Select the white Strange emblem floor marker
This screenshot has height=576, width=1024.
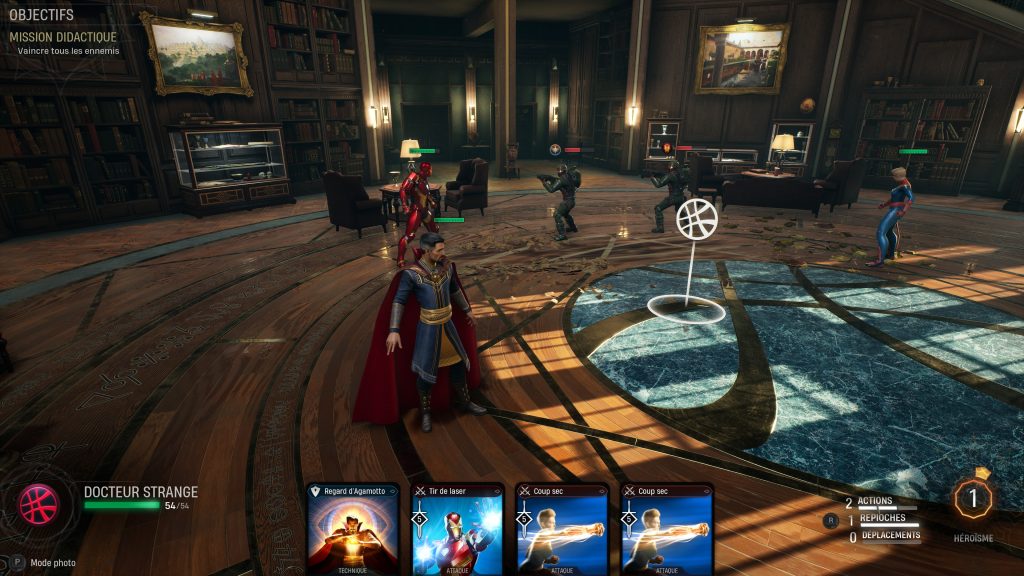[696, 220]
